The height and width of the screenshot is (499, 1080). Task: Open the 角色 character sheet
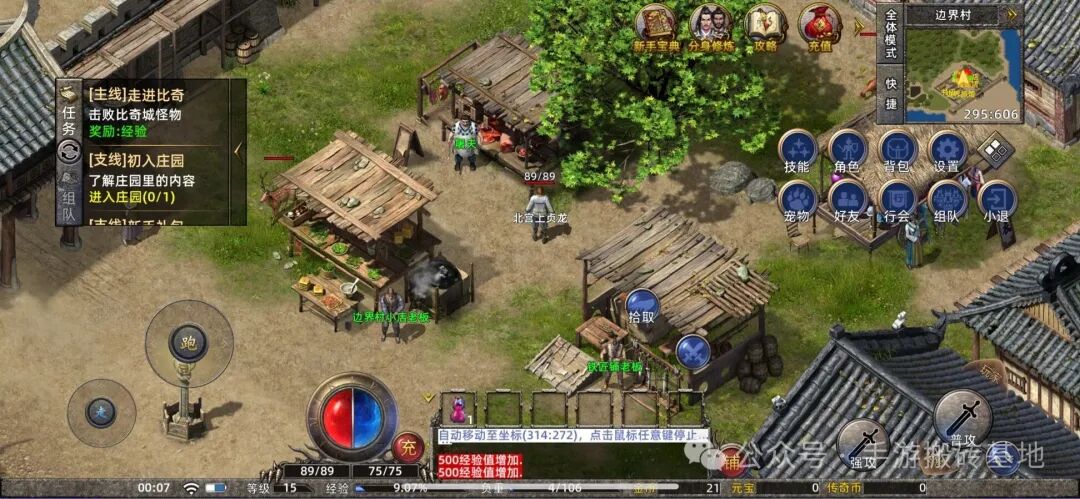pyautogui.click(x=847, y=150)
